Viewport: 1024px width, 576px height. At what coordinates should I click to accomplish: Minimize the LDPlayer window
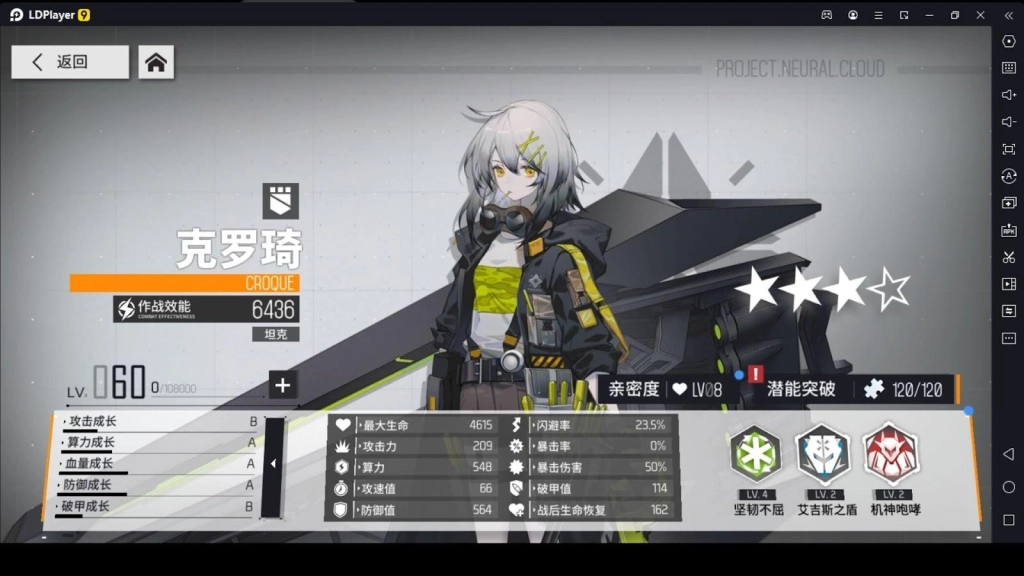point(929,14)
